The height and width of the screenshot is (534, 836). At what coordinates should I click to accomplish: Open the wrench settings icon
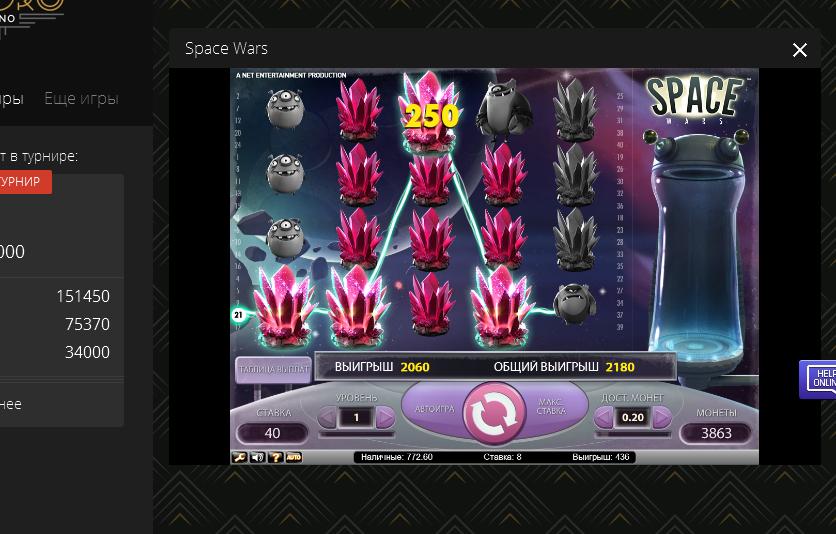[240, 457]
